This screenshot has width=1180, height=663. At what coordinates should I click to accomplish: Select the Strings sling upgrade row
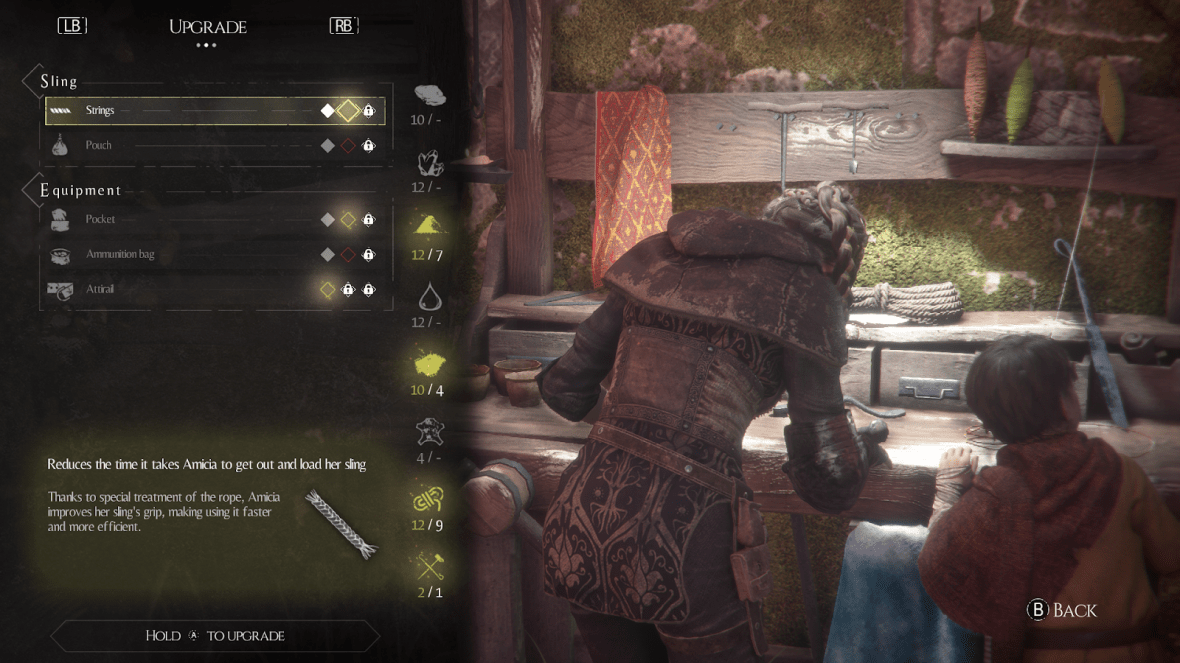click(x=214, y=111)
